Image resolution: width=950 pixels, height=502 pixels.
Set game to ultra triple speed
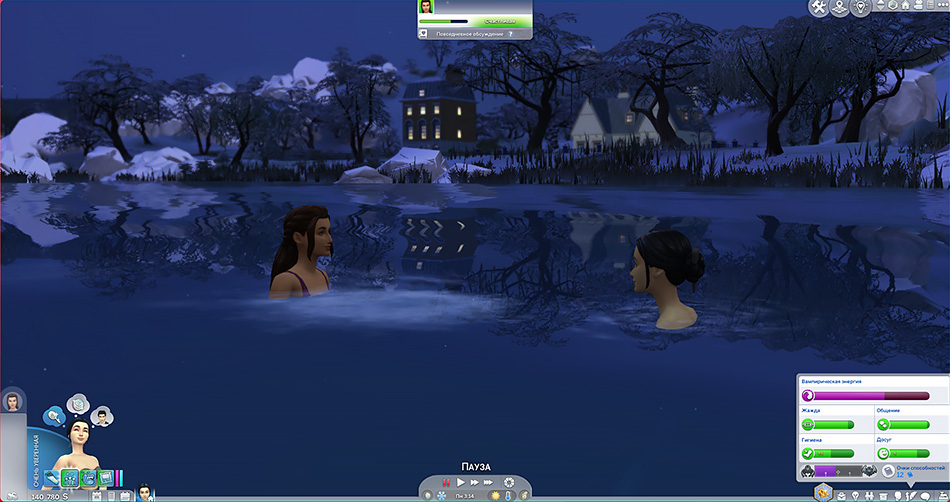[x=489, y=482]
